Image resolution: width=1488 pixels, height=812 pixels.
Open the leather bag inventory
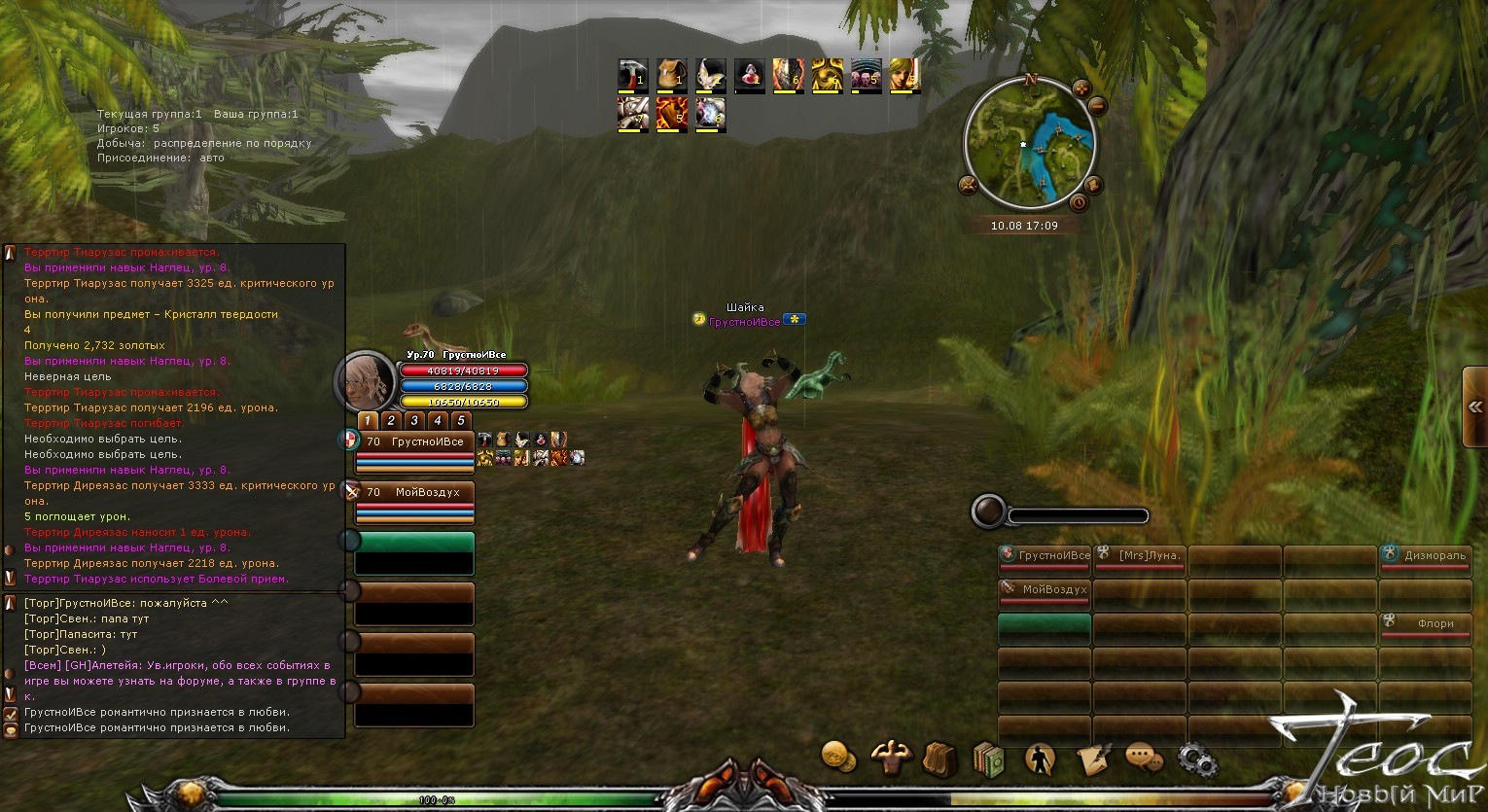939,759
